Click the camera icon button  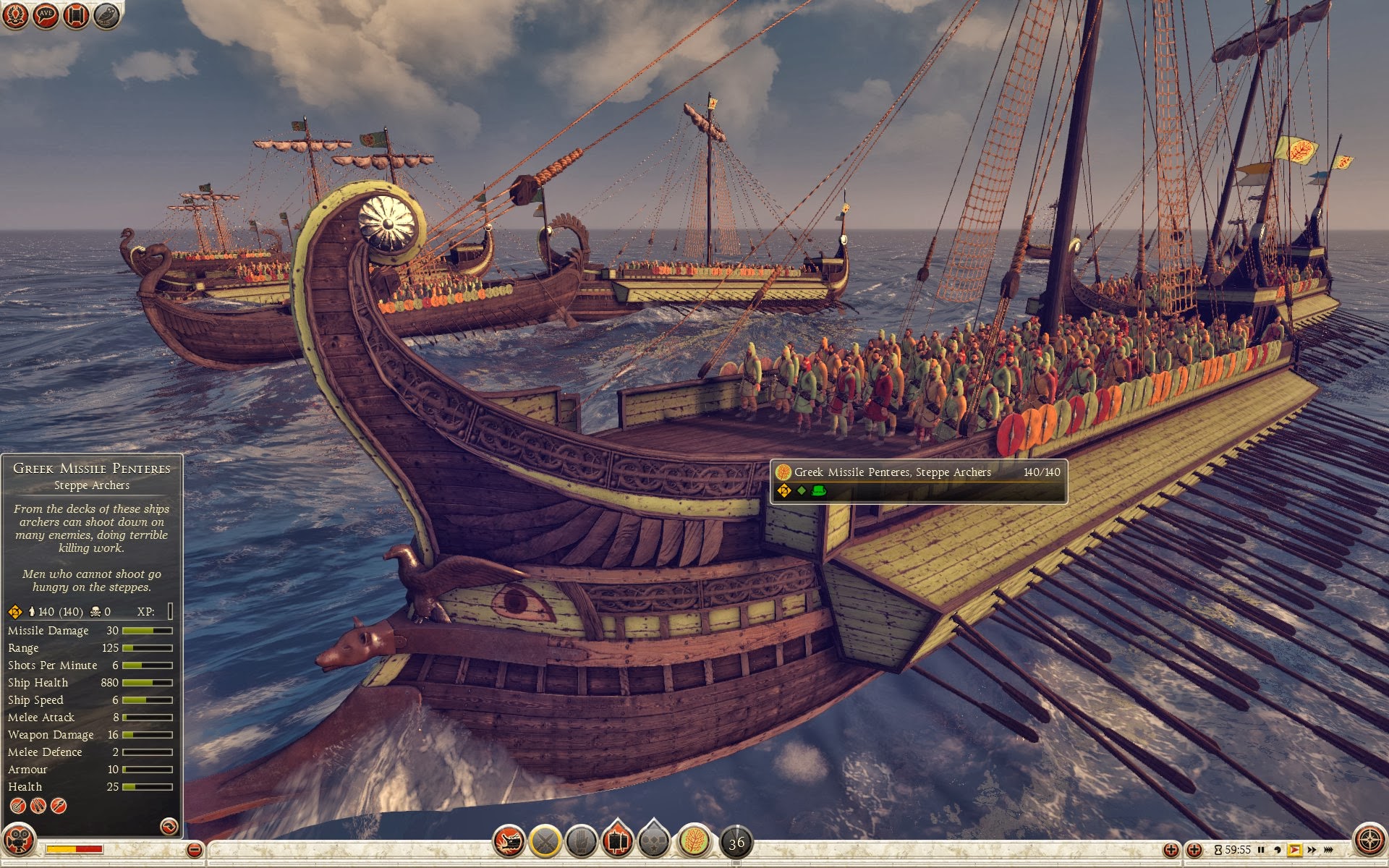19,841
